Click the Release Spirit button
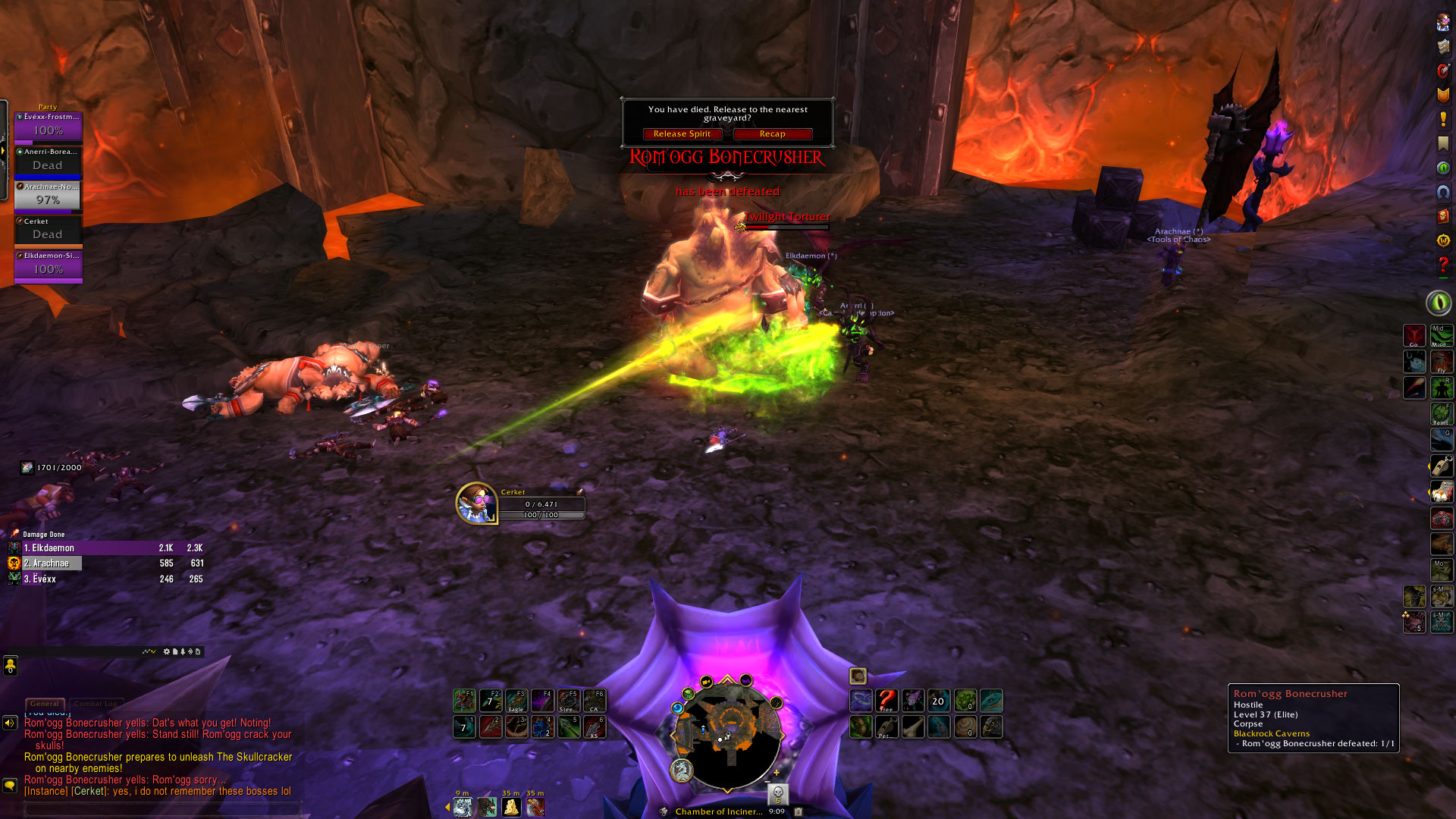The width and height of the screenshot is (1456, 819). (x=682, y=134)
